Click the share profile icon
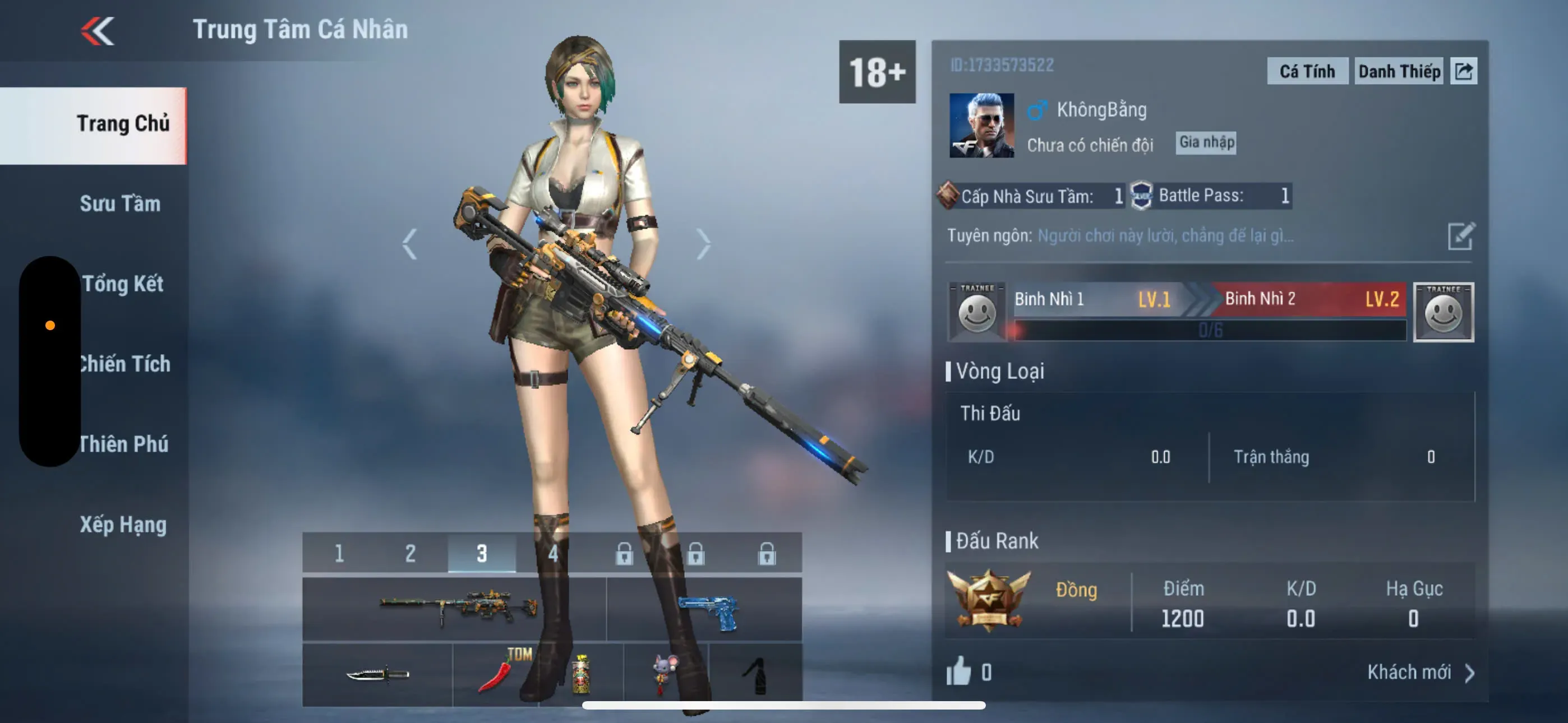Image resolution: width=1568 pixels, height=723 pixels. (1463, 71)
